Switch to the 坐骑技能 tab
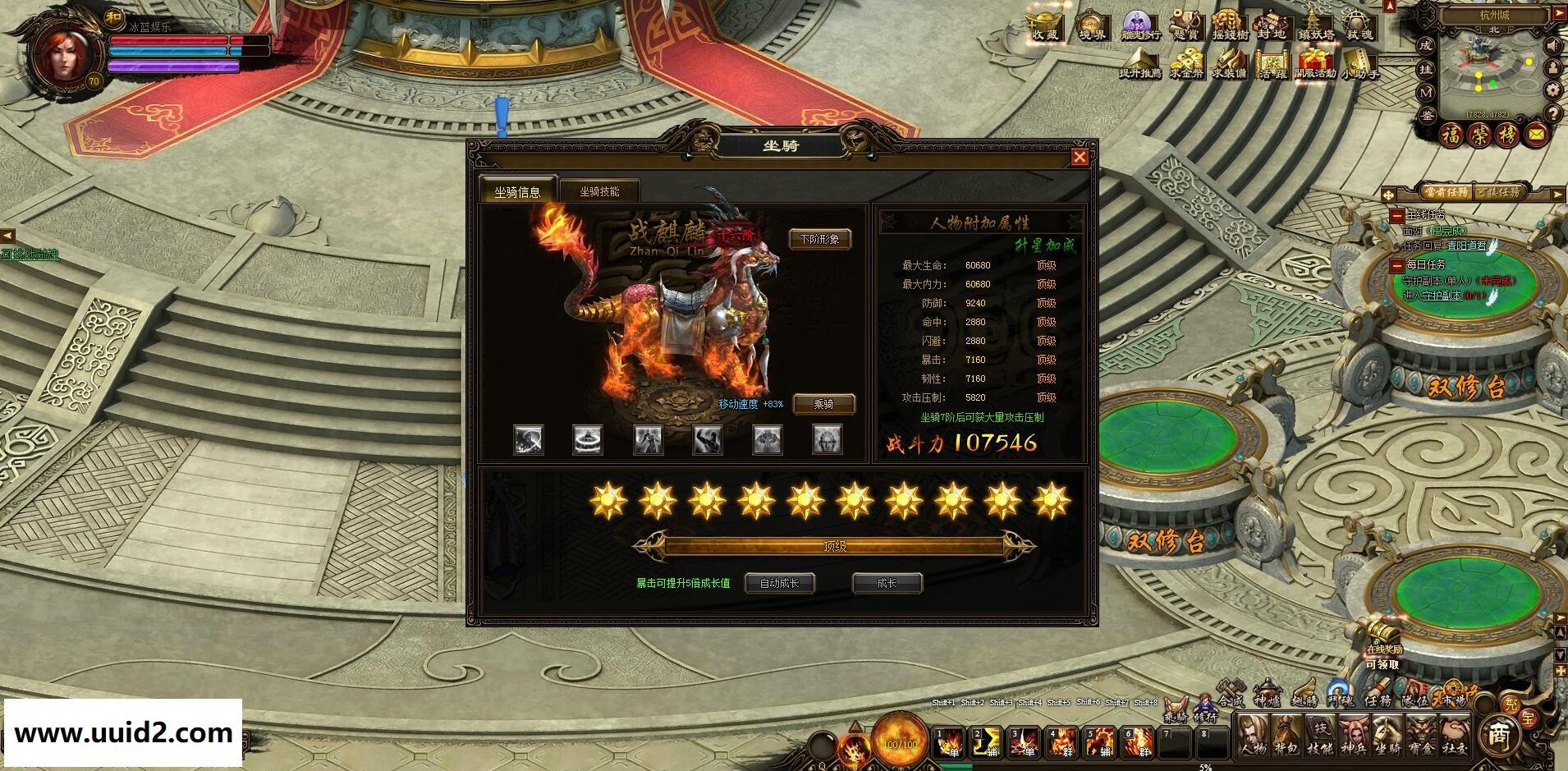This screenshot has width=1568, height=771. [599, 191]
